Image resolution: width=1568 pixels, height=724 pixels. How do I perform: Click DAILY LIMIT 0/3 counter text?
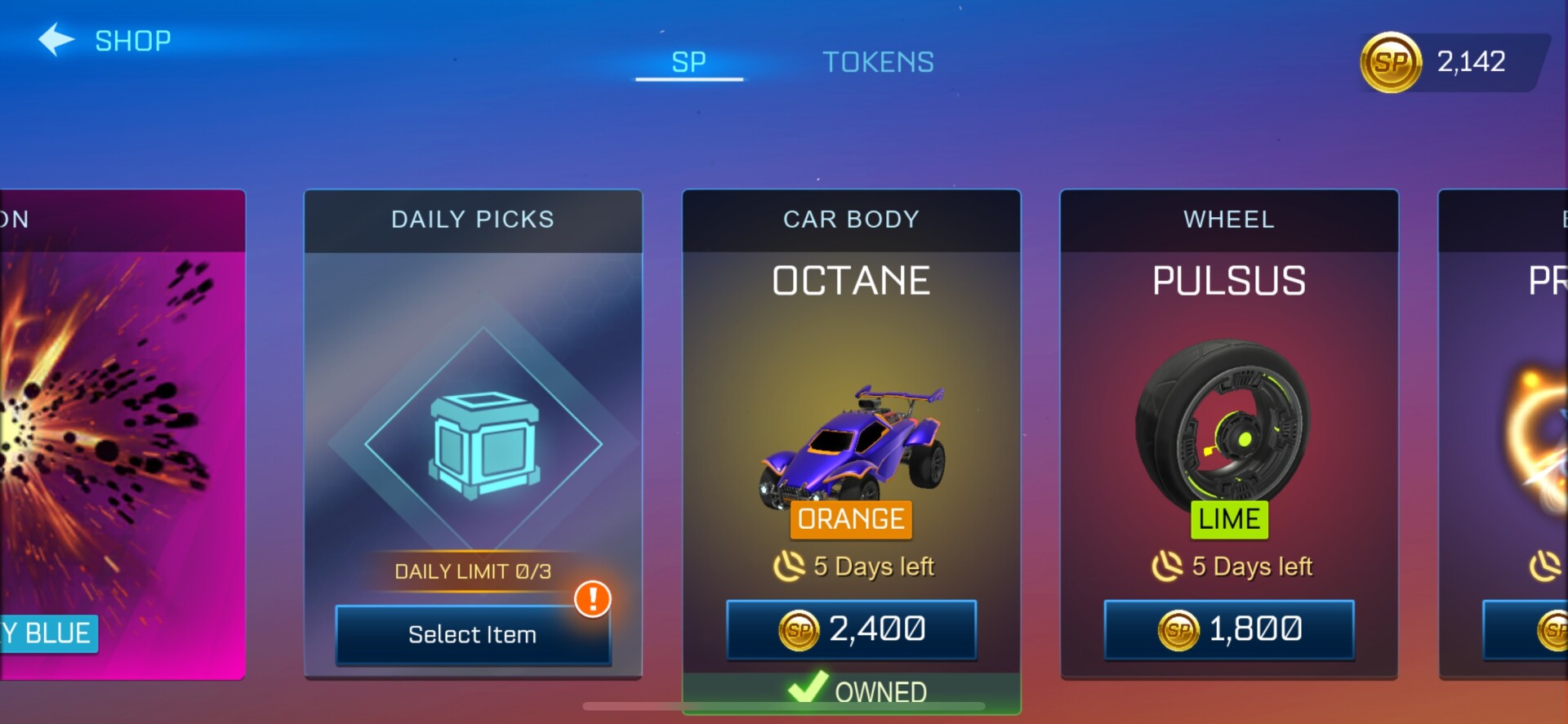[x=474, y=571]
